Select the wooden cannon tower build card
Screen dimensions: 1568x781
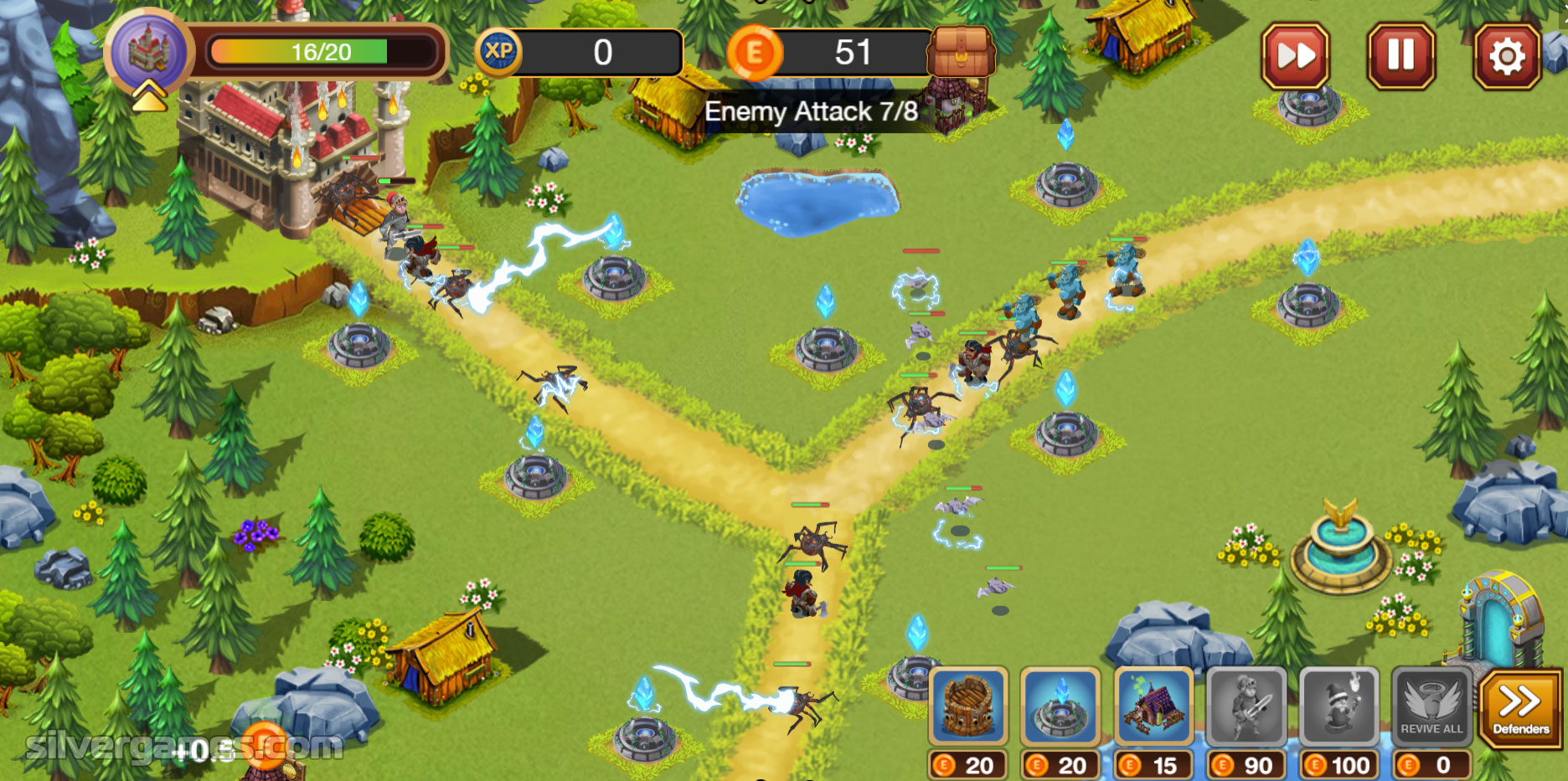tap(967, 706)
